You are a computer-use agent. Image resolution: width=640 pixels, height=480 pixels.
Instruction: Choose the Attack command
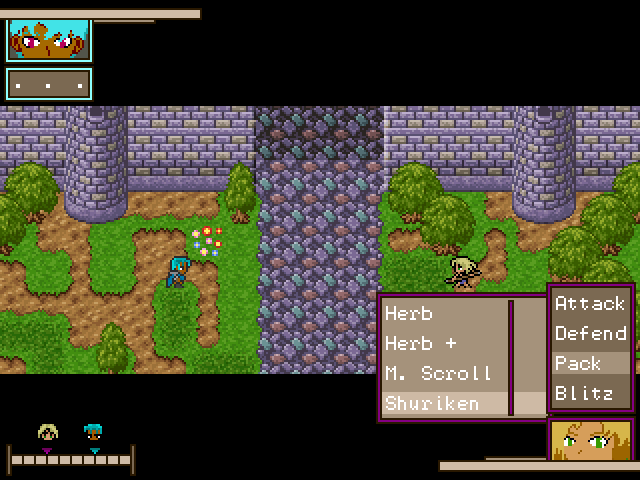[590, 303]
